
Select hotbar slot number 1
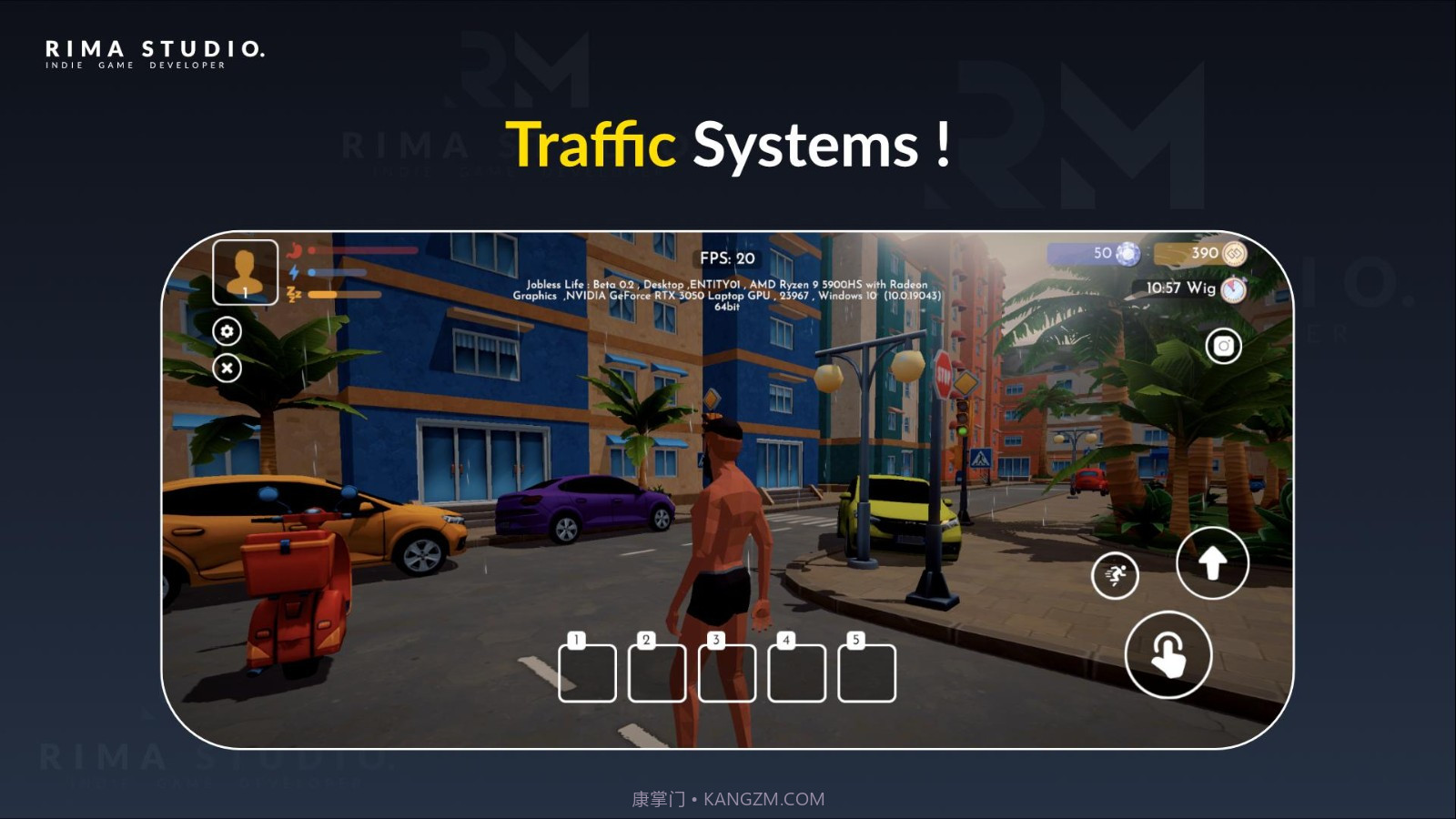pyautogui.click(x=587, y=672)
